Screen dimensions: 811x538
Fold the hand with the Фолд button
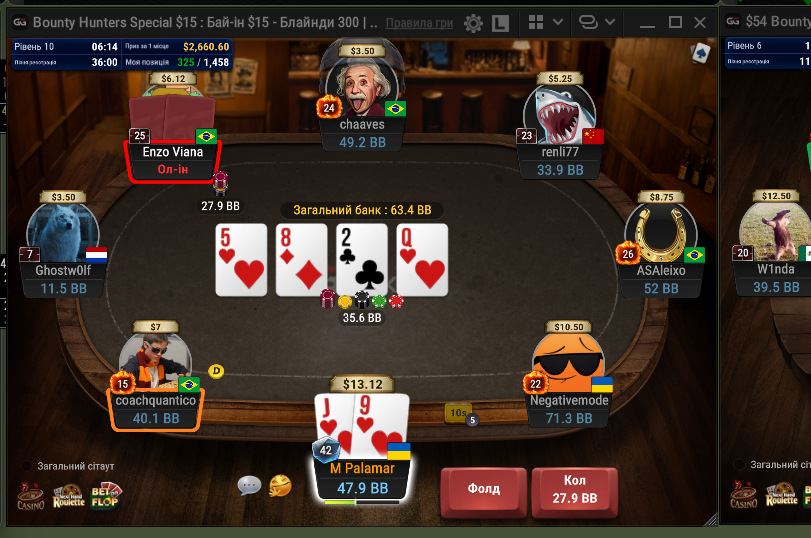tap(484, 490)
